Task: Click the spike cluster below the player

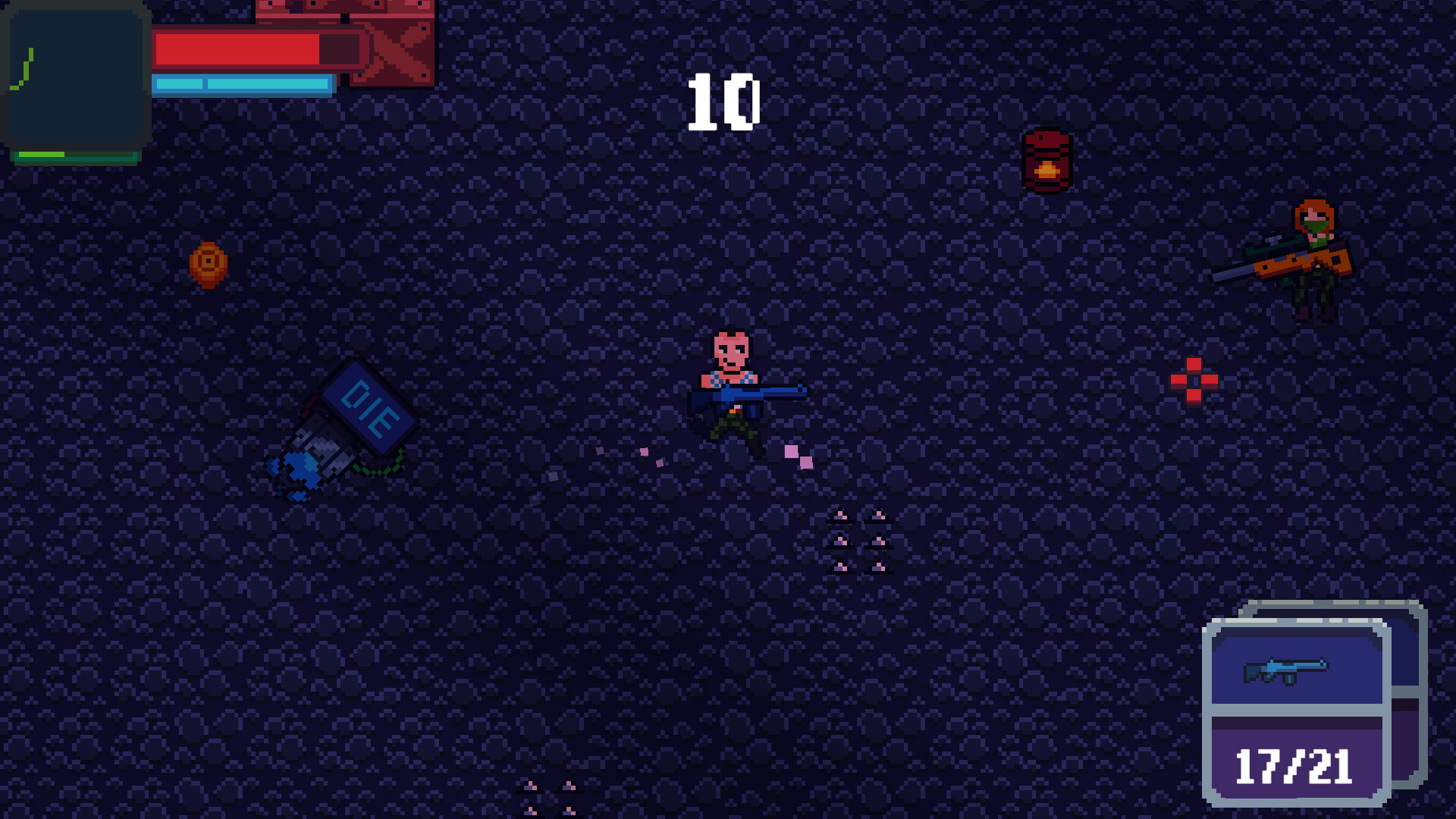Action: pos(858,541)
